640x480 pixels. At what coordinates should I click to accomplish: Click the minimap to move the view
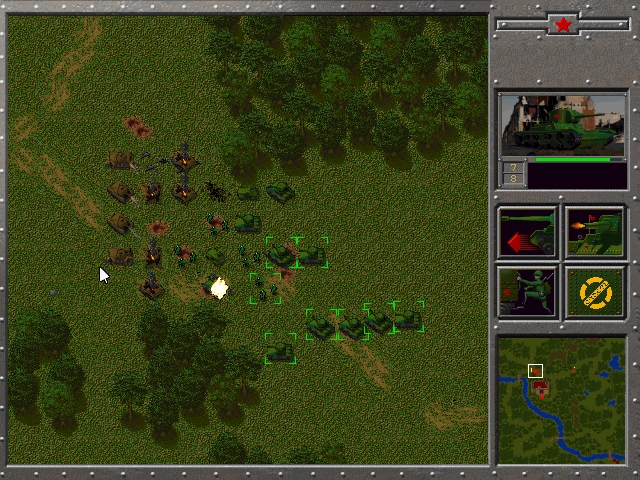click(x=561, y=400)
